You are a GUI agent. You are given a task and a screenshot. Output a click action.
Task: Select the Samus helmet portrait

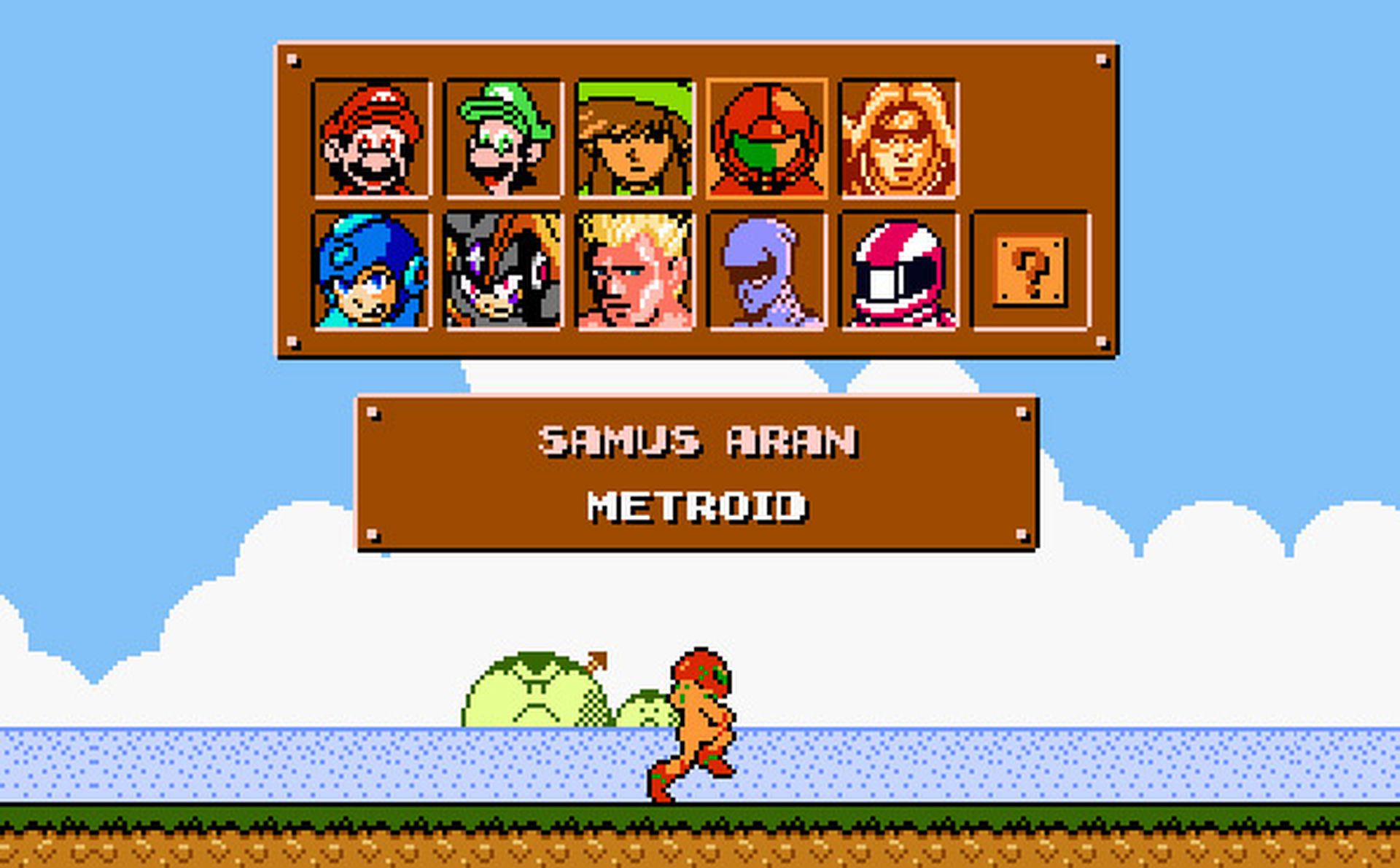point(768,137)
